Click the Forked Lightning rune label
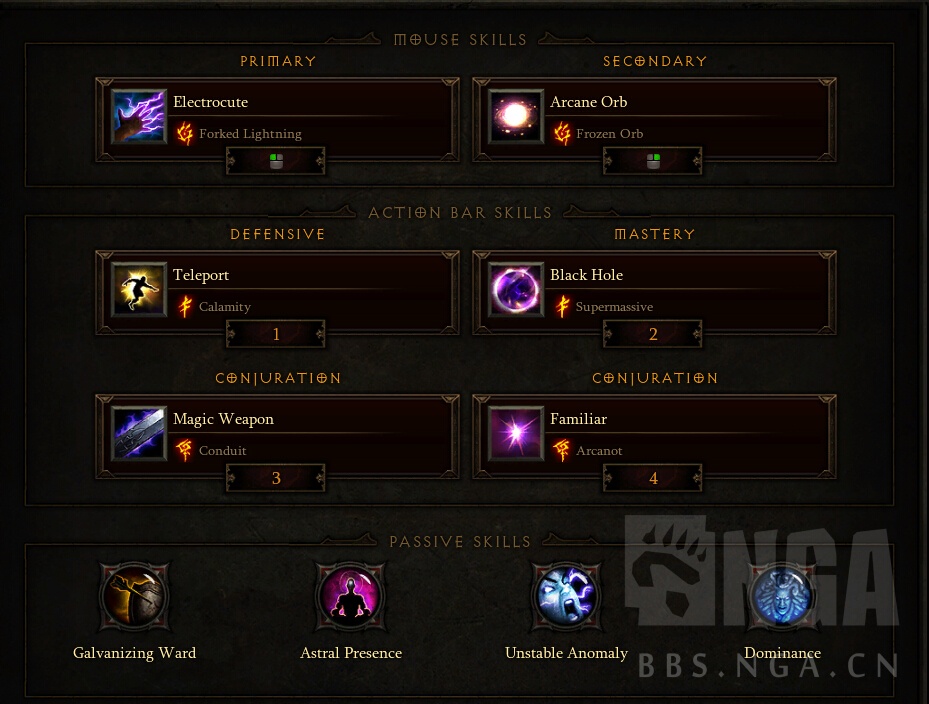This screenshot has height=704, width=929. click(x=249, y=134)
